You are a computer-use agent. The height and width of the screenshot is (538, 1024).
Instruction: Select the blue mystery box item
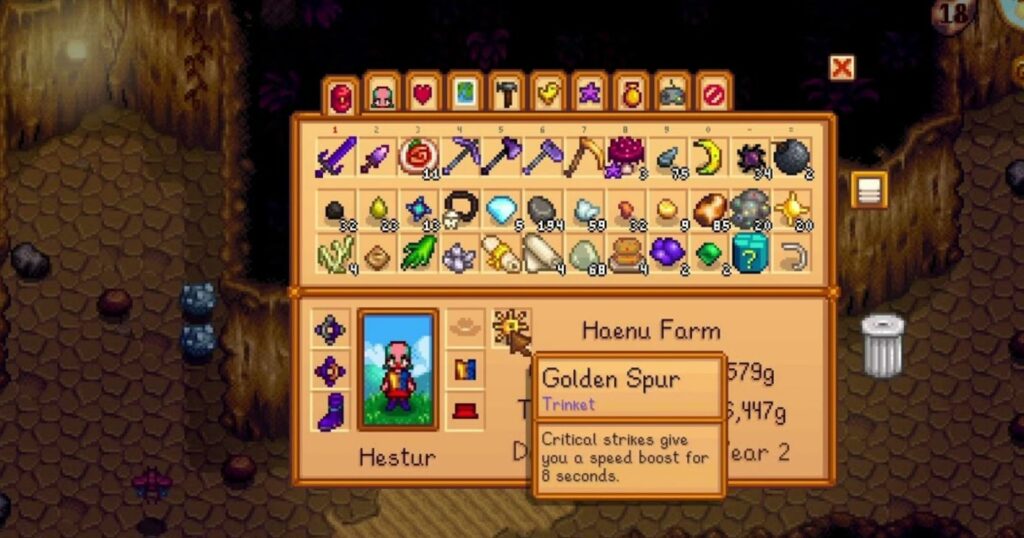pyautogui.click(x=749, y=254)
